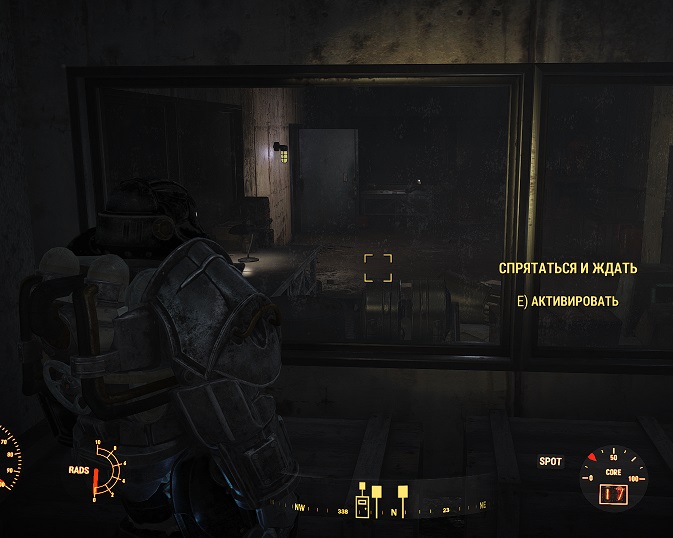Select the СПРЯТАТЬСЯ И ЖДАТЬ action prompt

pyautogui.click(x=567, y=269)
